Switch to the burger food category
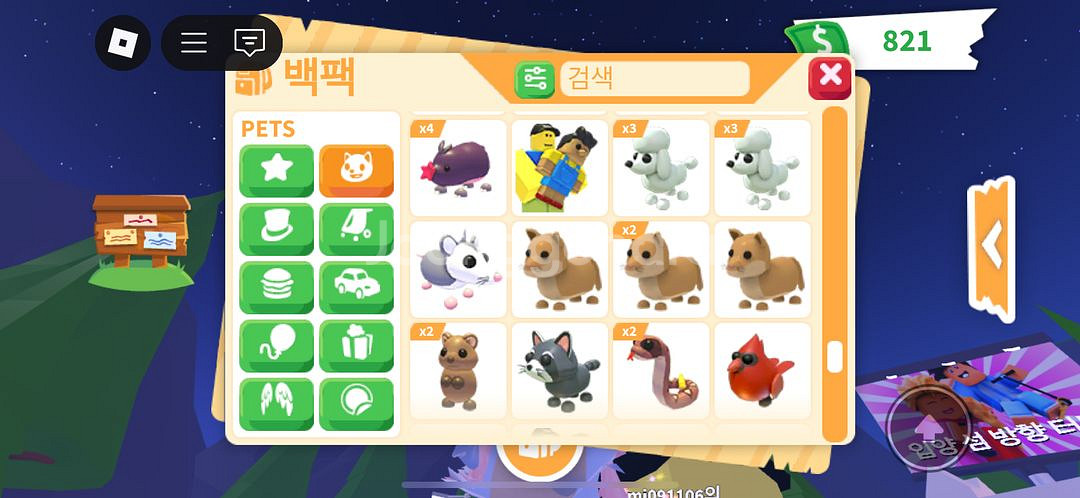 coord(276,288)
